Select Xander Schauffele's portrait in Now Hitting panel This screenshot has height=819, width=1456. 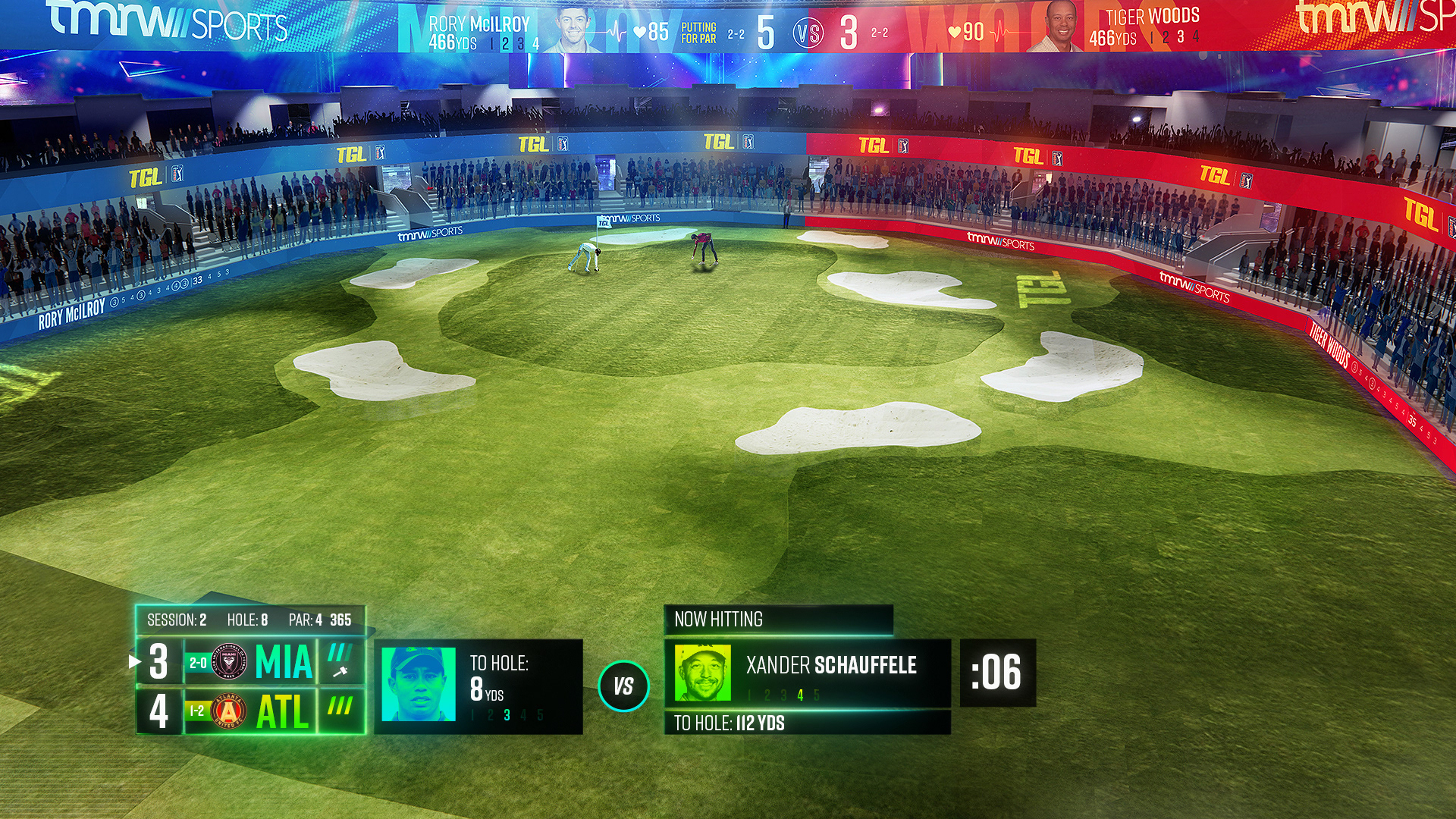[702, 673]
